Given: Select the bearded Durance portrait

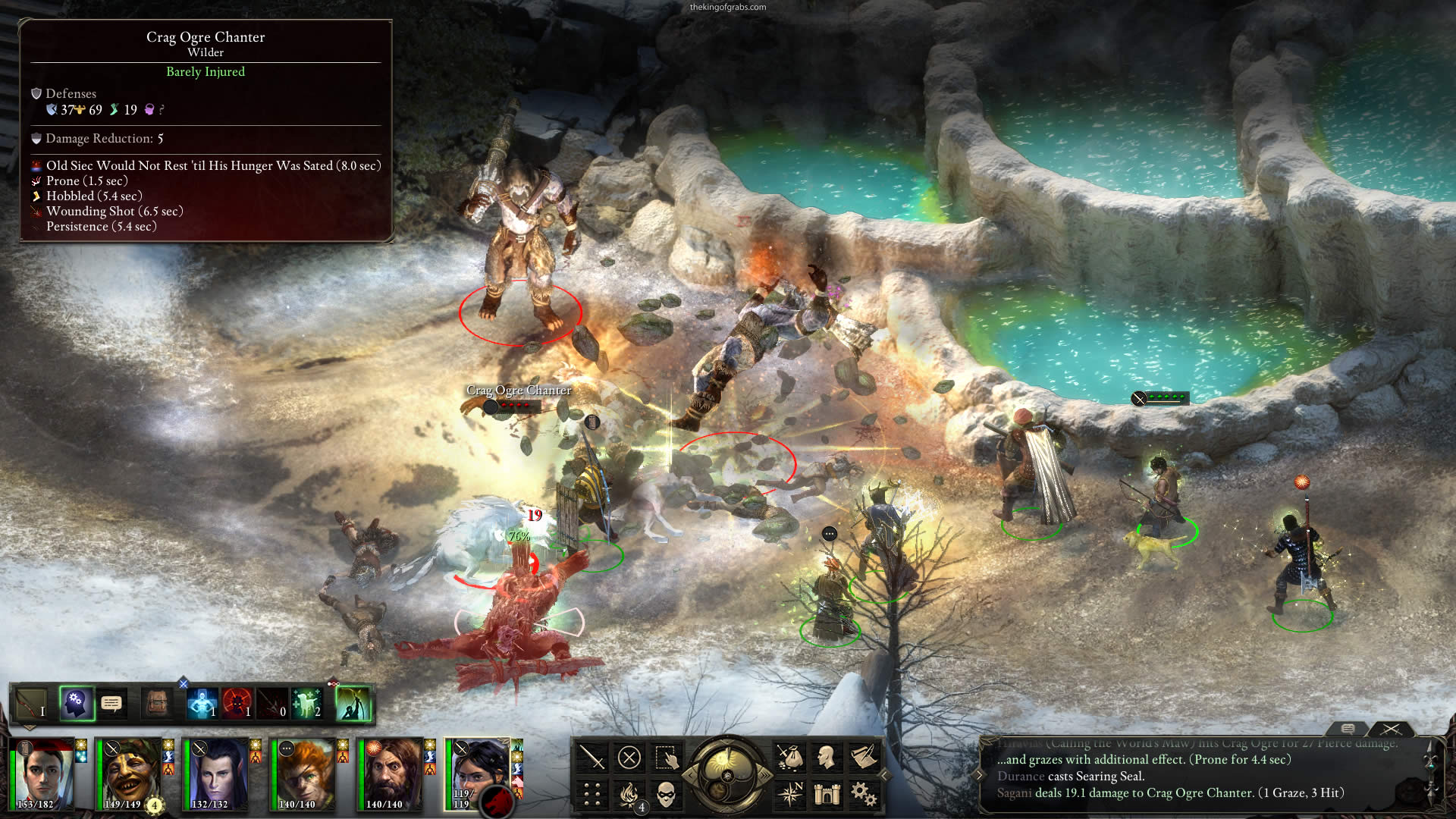Looking at the screenshot, I should [x=391, y=775].
